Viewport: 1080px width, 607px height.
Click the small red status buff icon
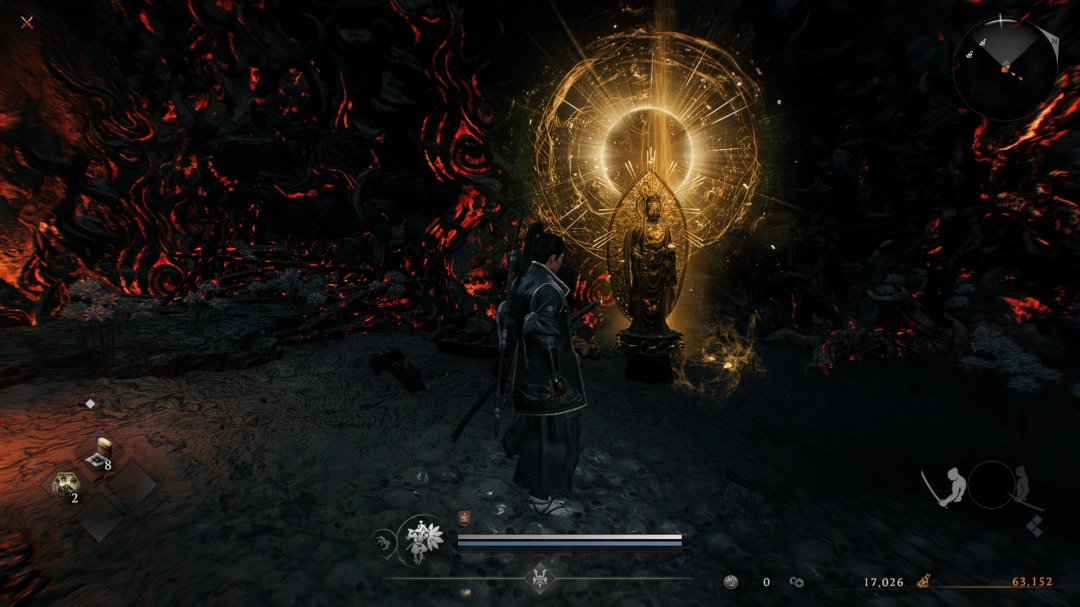tap(464, 518)
